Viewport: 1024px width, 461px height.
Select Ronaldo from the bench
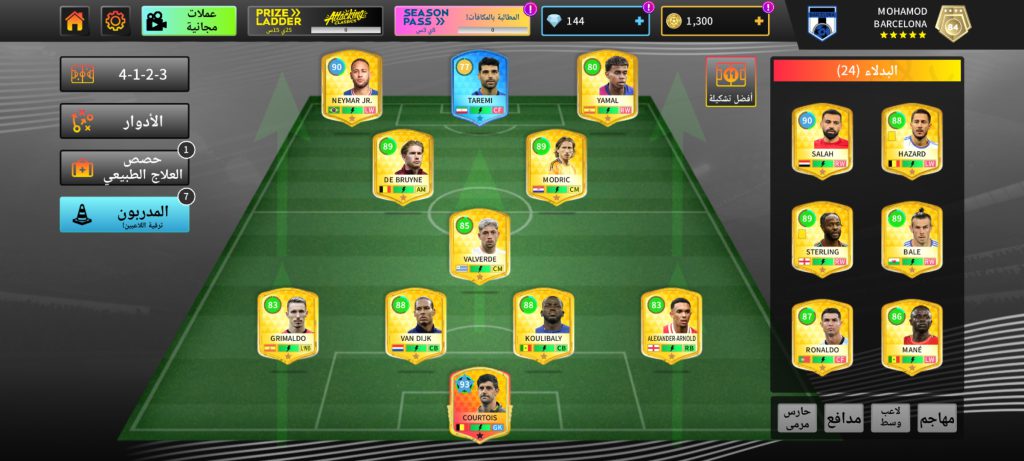(x=822, y=337)
